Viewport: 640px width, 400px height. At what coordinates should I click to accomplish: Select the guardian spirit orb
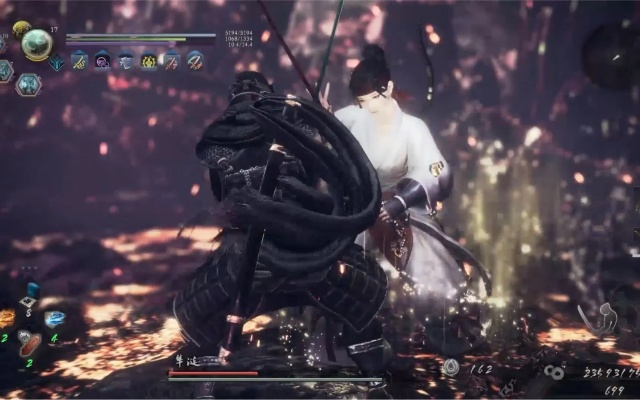point(37,43)
